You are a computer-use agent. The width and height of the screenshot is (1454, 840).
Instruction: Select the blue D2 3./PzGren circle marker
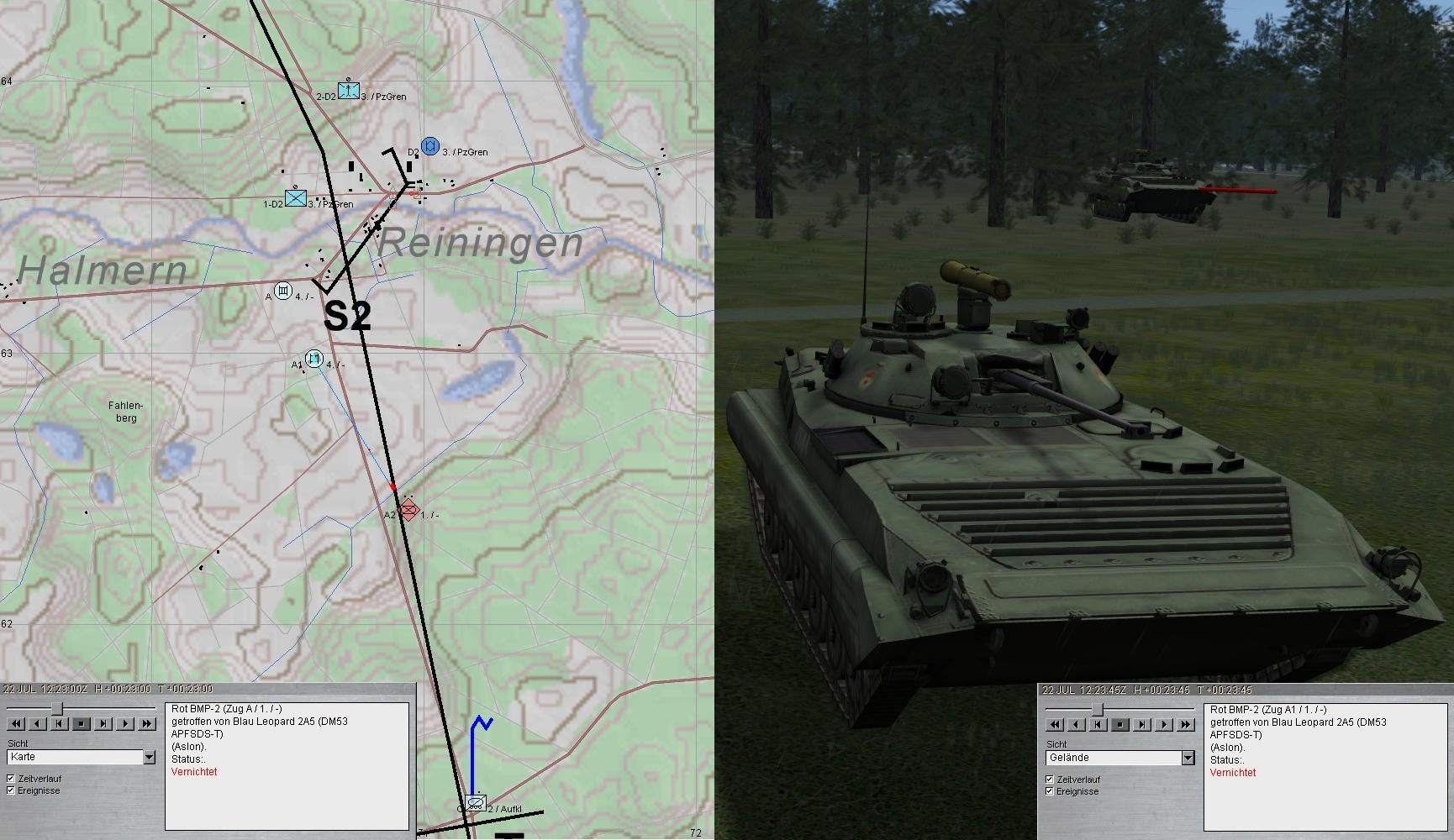(x=430, y=146)
